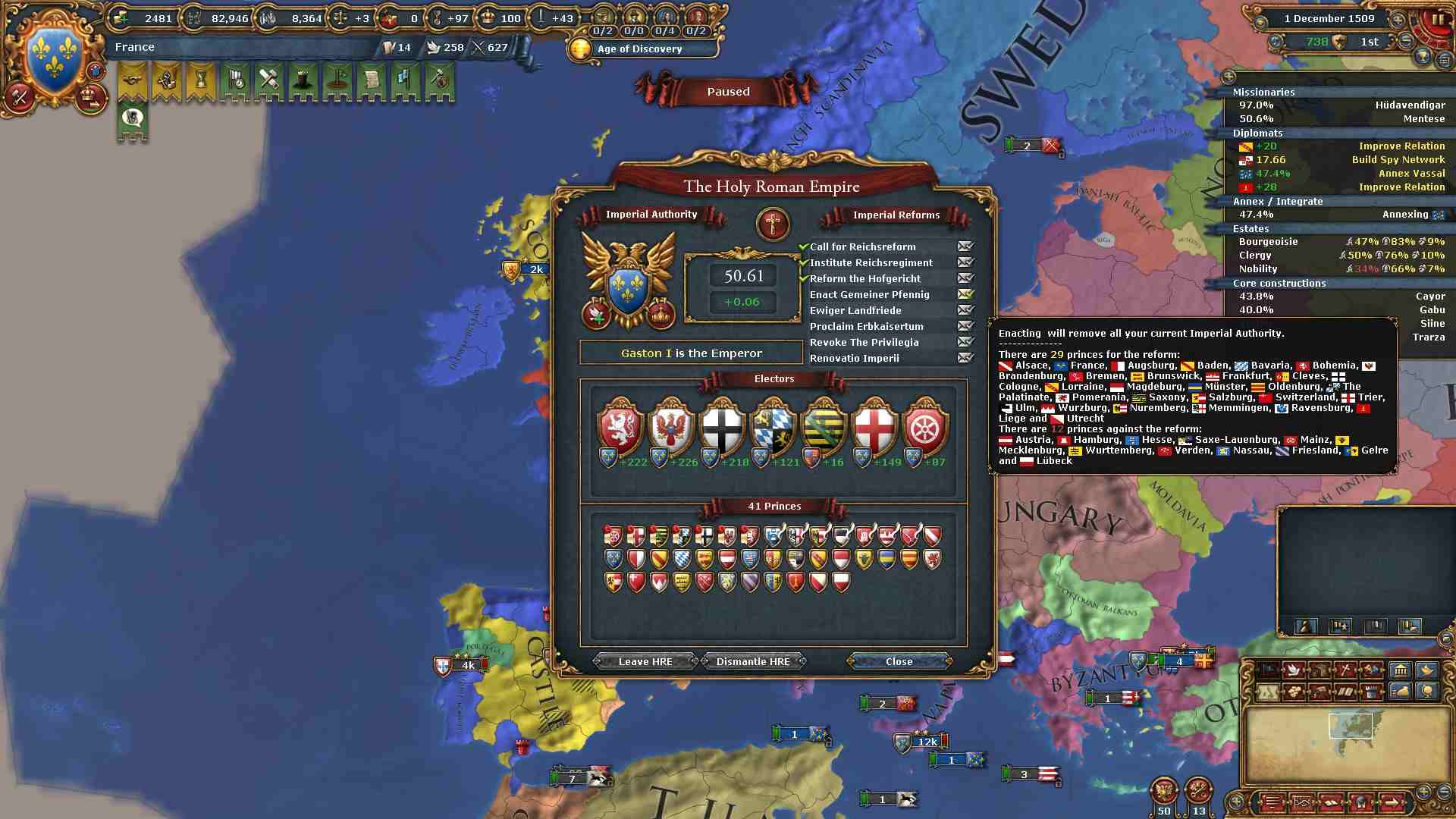Open the Age of Discovery panel
Screen dimensions: 1456x819
(x=639, y=49)
